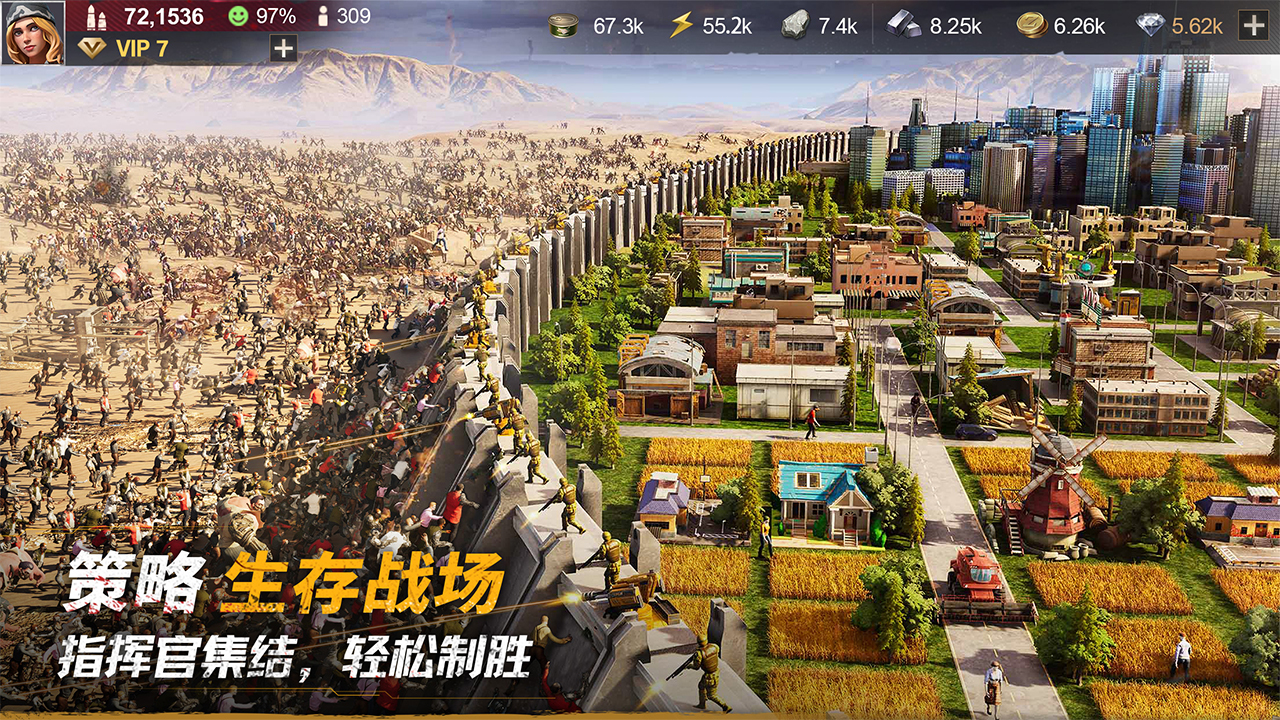Open the population person icon
Screen dimensions: 1280x720
click(x=322, y=15)
